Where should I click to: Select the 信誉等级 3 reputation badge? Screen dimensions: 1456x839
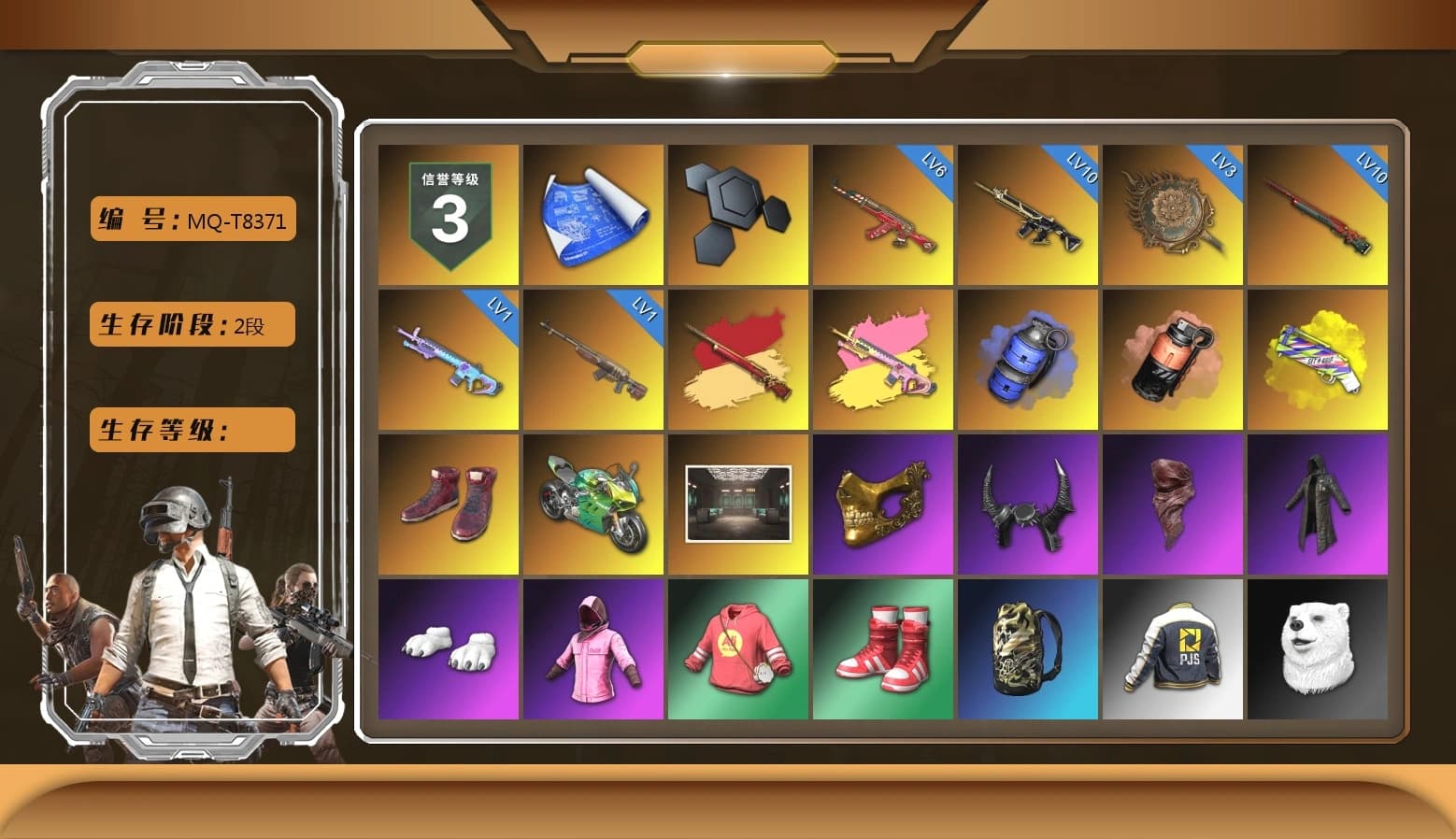[449, 213]
